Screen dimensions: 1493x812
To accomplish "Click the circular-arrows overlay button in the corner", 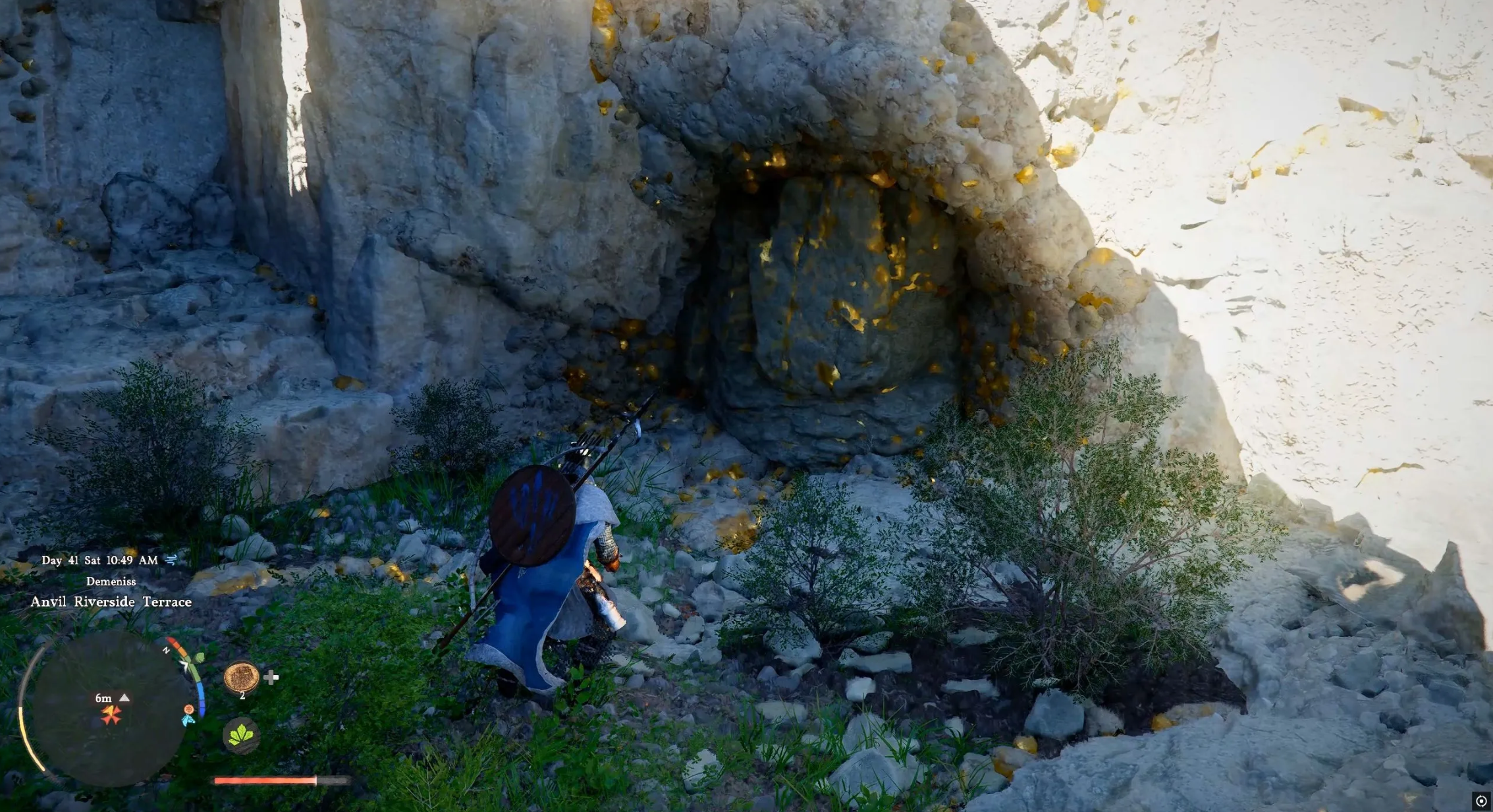I will tap(1481, 801).
